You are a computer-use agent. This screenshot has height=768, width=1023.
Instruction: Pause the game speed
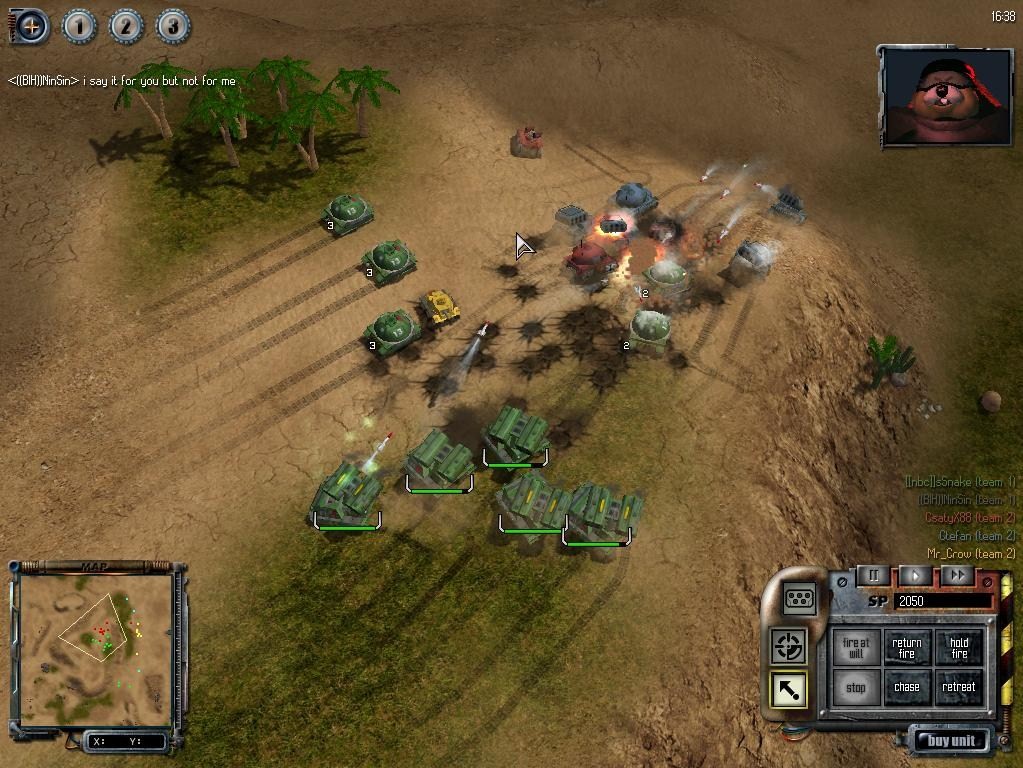tap(873, 575)
